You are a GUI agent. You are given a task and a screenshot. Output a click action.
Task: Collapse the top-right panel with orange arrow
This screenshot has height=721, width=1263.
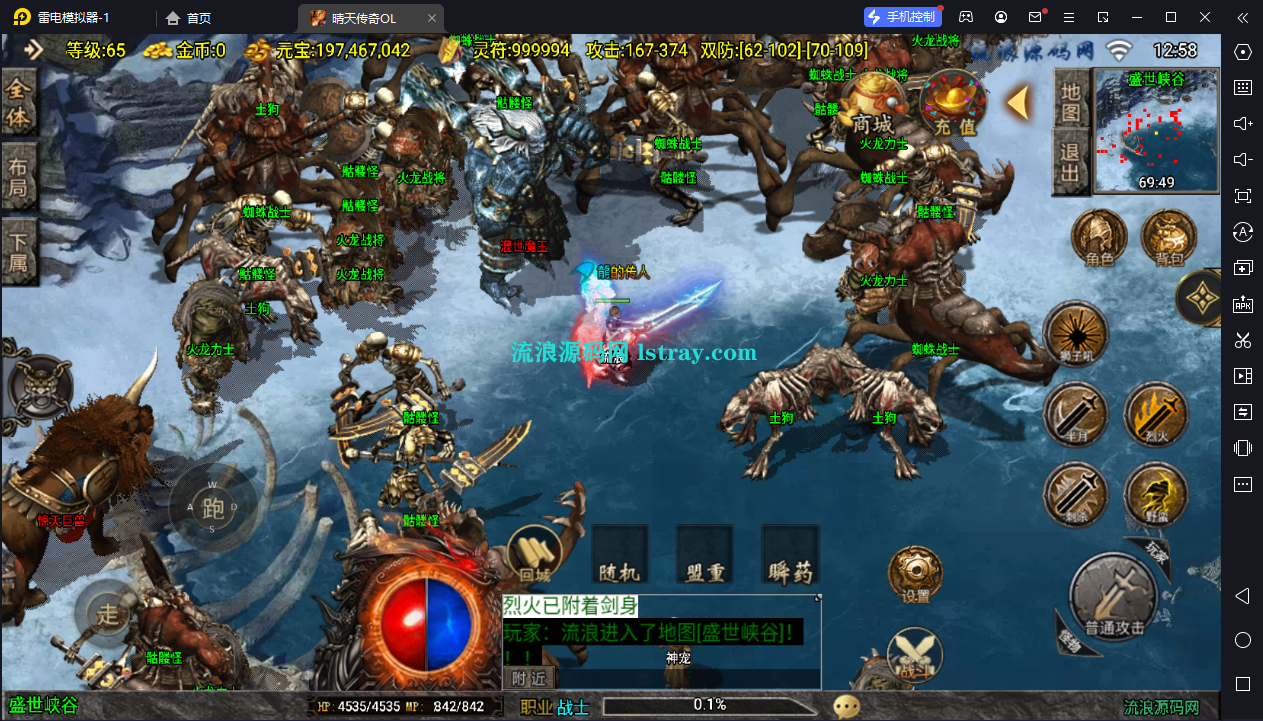click(1019, 102)
